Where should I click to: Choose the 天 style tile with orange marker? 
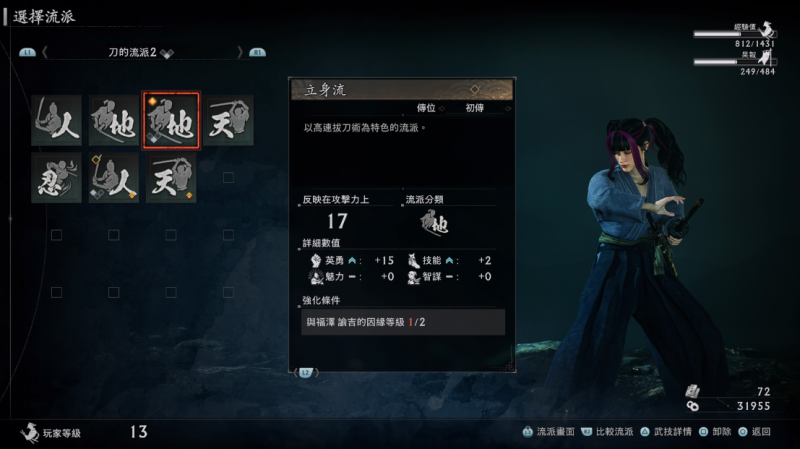point(171,178)
